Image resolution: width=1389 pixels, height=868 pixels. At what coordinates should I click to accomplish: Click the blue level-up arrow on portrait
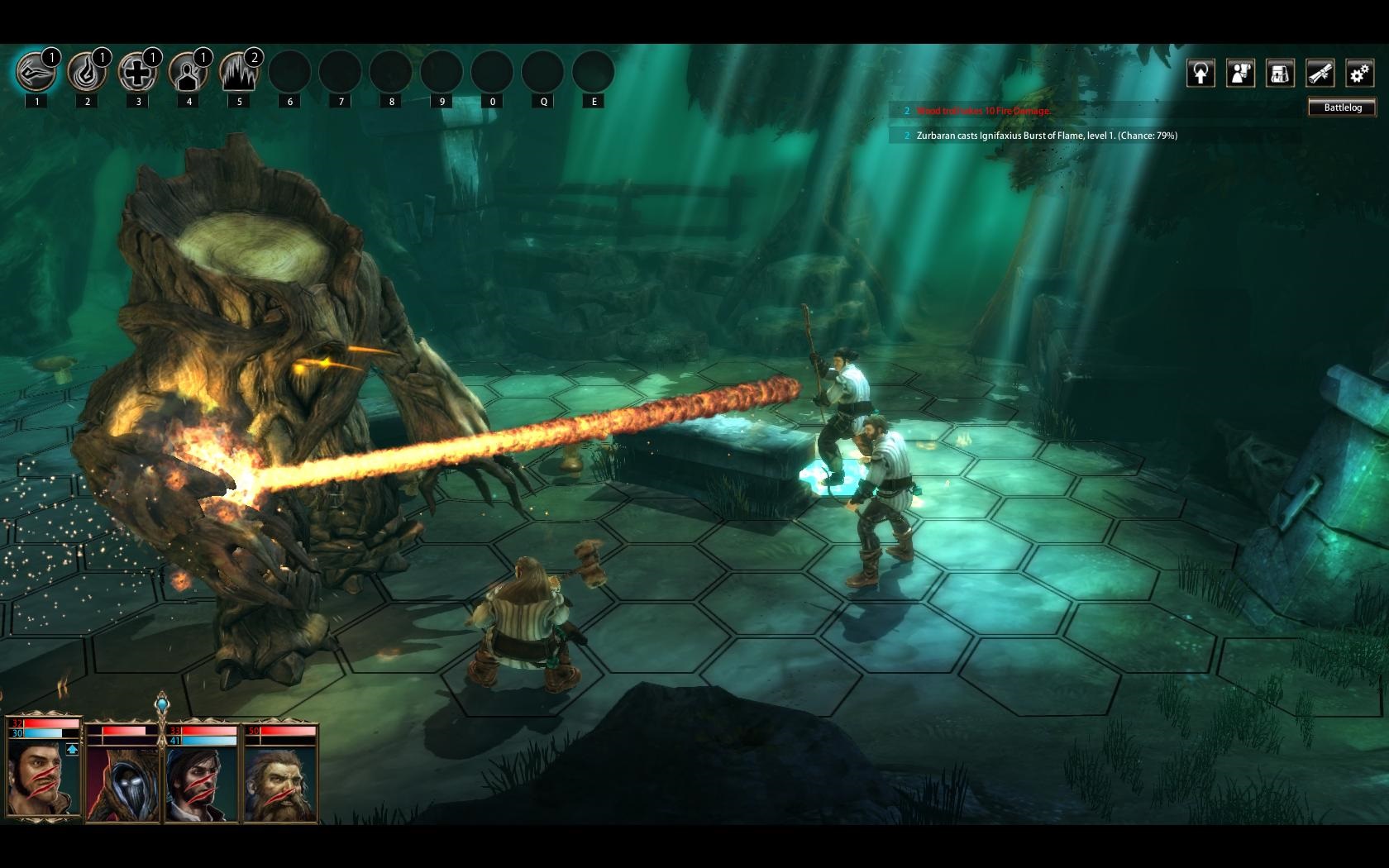tap(72, 749)
